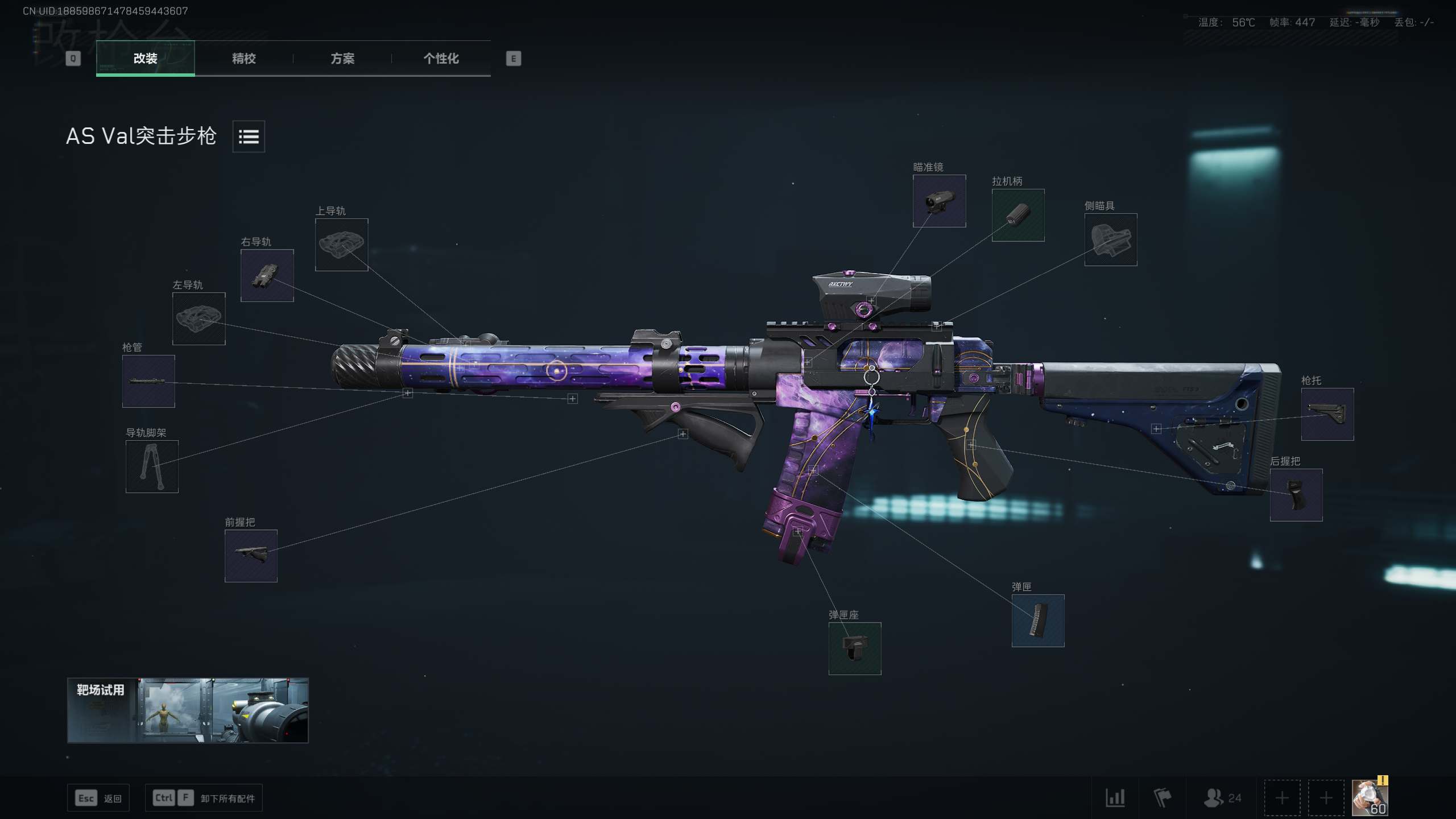Choose the 枪托 stock slot
The width and height of the screenshot is (1456, 819).
point(1327,414)
